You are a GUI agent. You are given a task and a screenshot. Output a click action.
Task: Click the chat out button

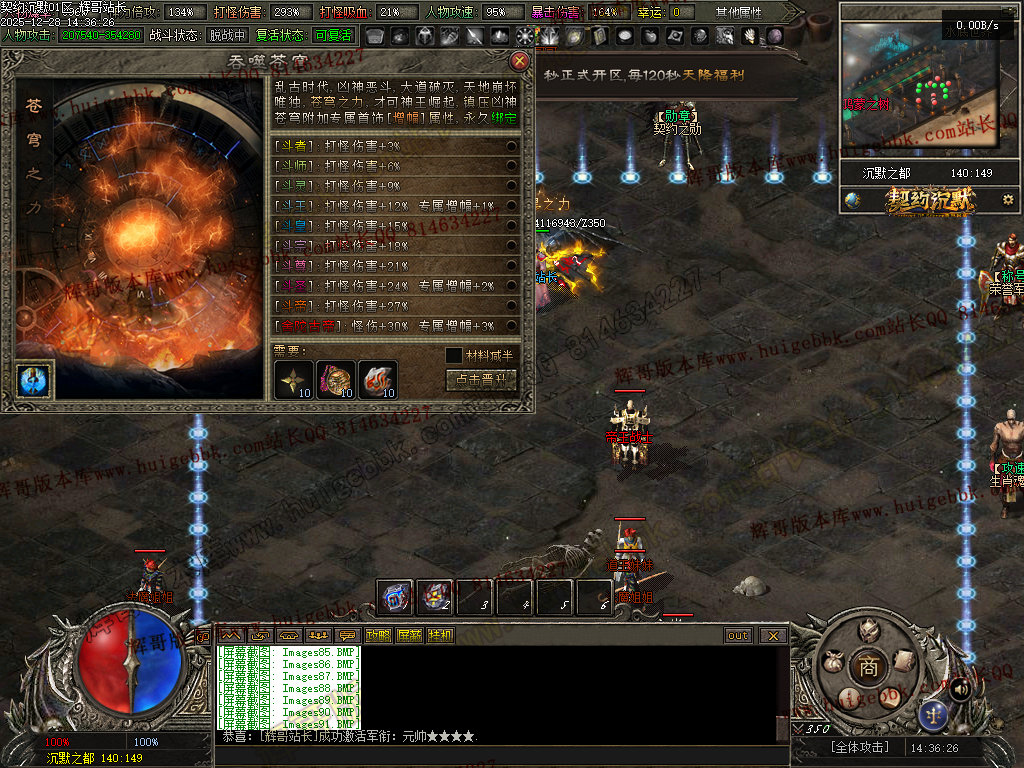click(738, 635)
